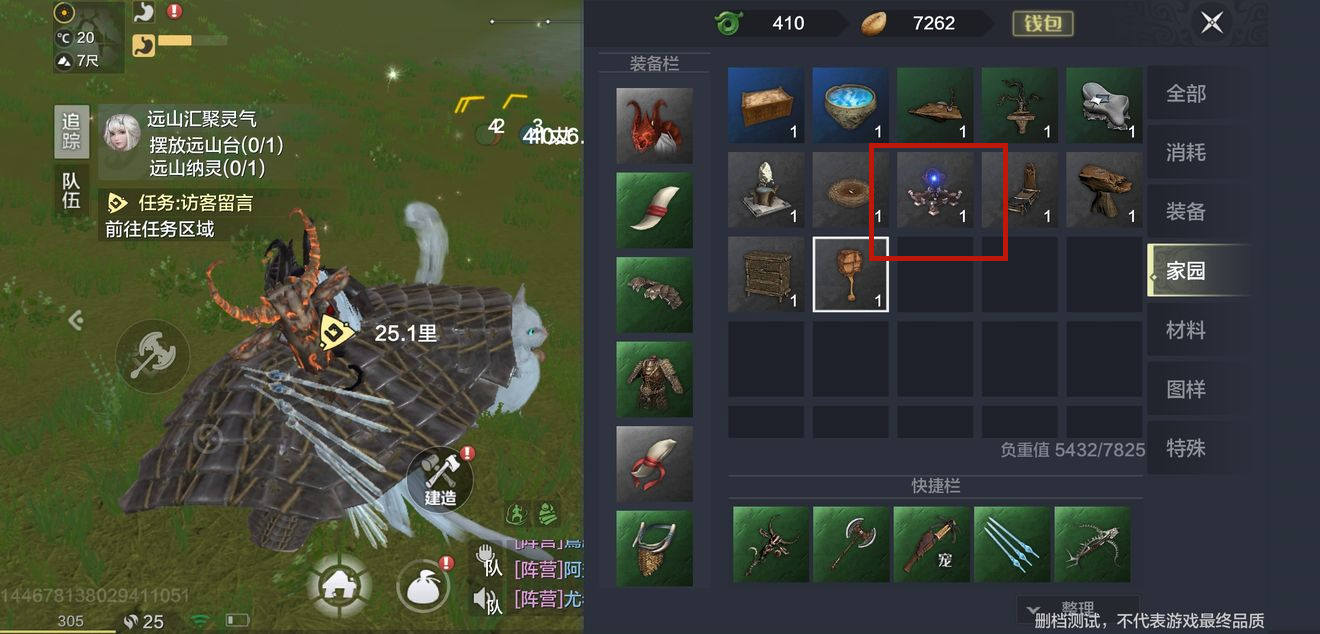The width and height of the screenshot is (1320, 634).
Task: Close the inventory panel
Action: coord(1212,22)
